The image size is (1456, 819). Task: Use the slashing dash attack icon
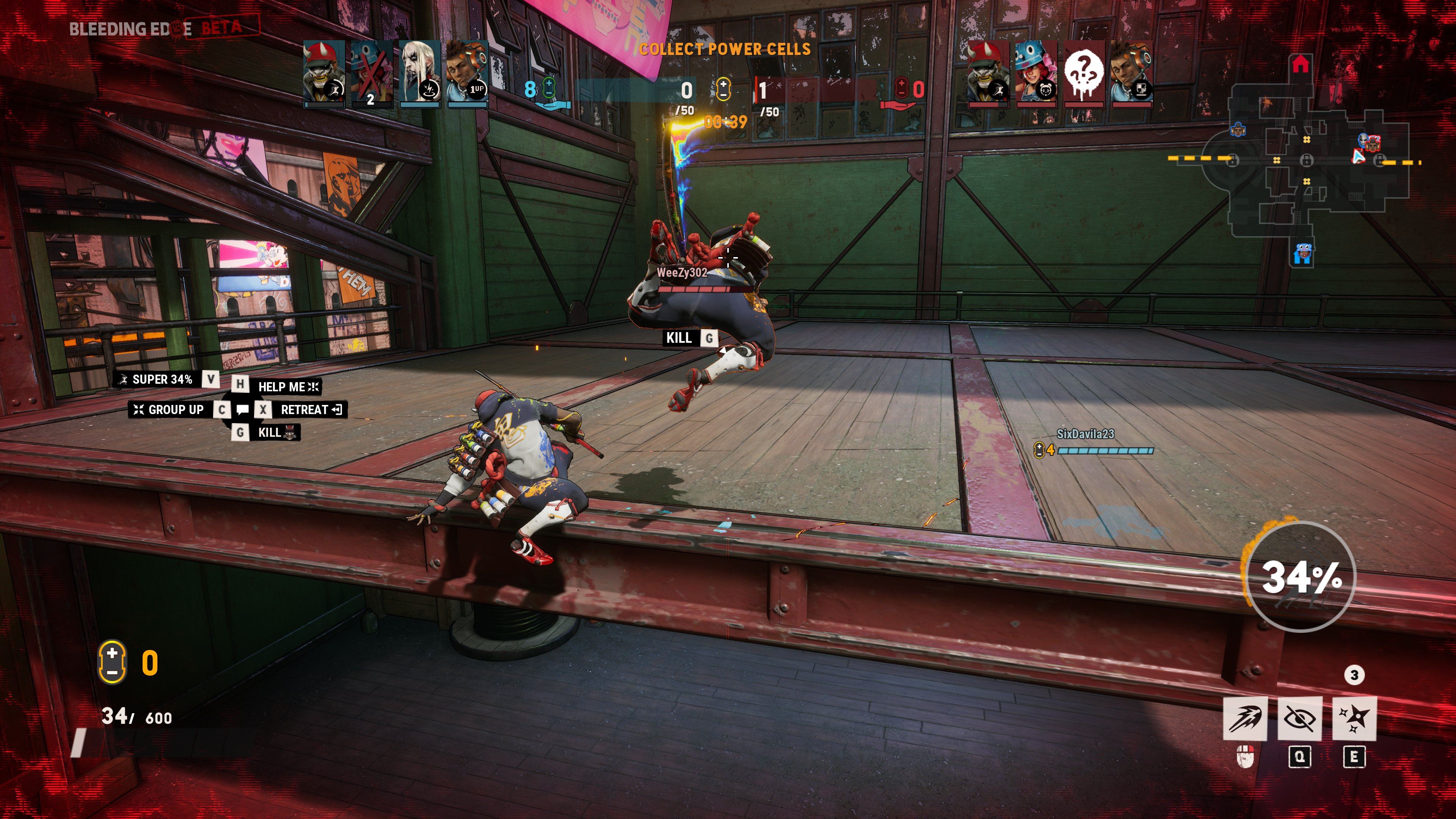coord(1245,718)
